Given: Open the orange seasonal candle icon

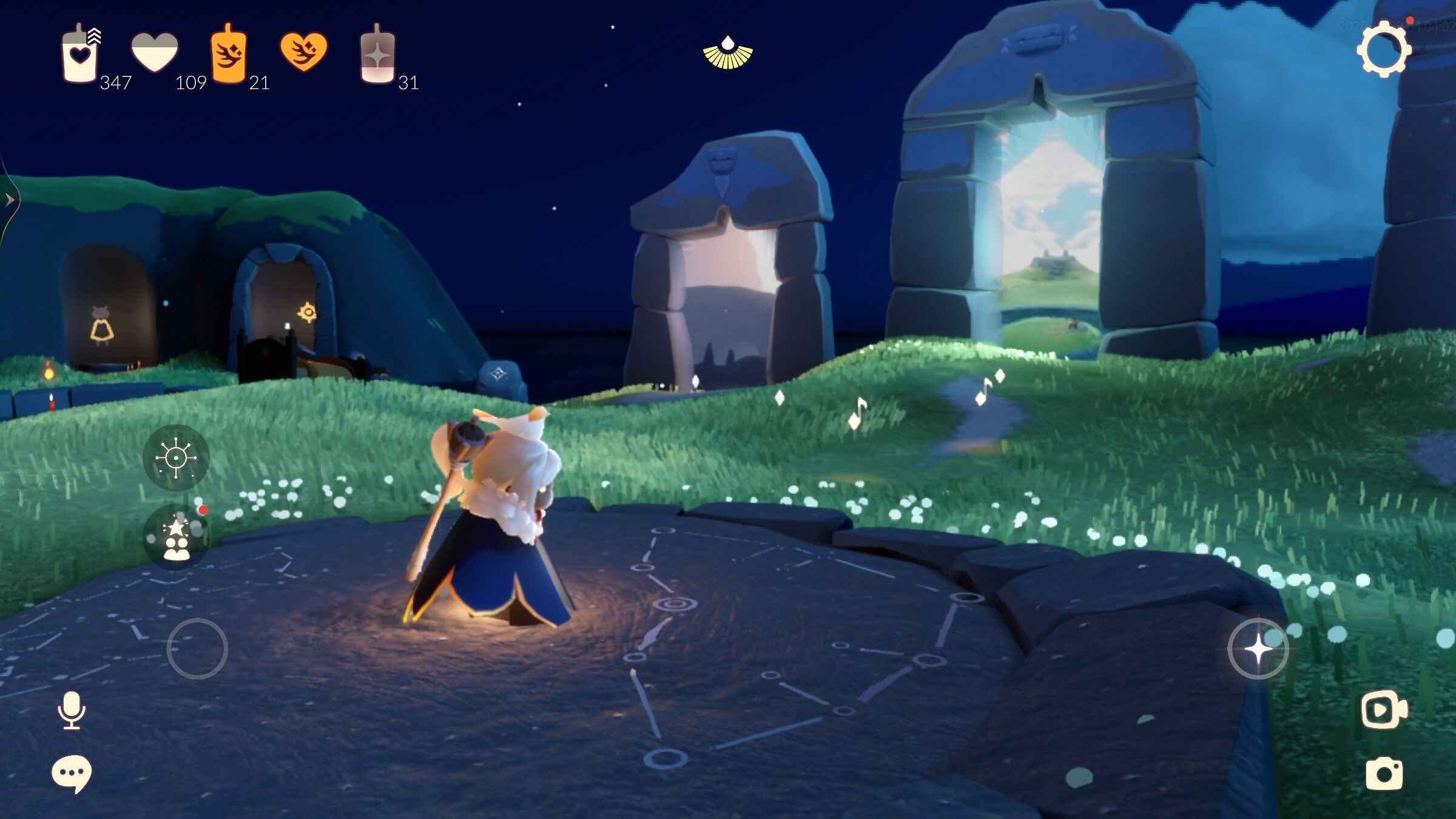Looking at the screenshot, I should click(x=228, y=55).
